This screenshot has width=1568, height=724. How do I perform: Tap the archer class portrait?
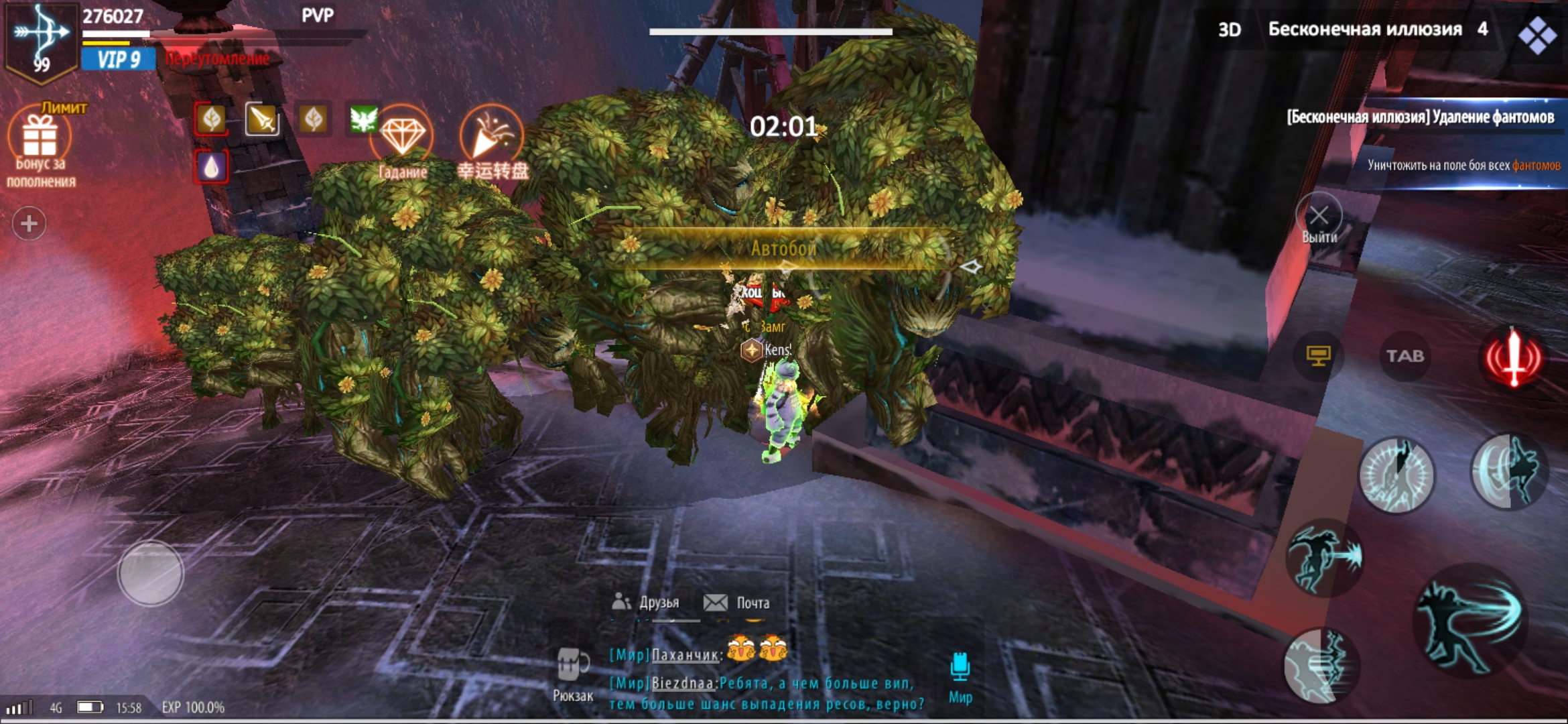(x=40, y=42)
